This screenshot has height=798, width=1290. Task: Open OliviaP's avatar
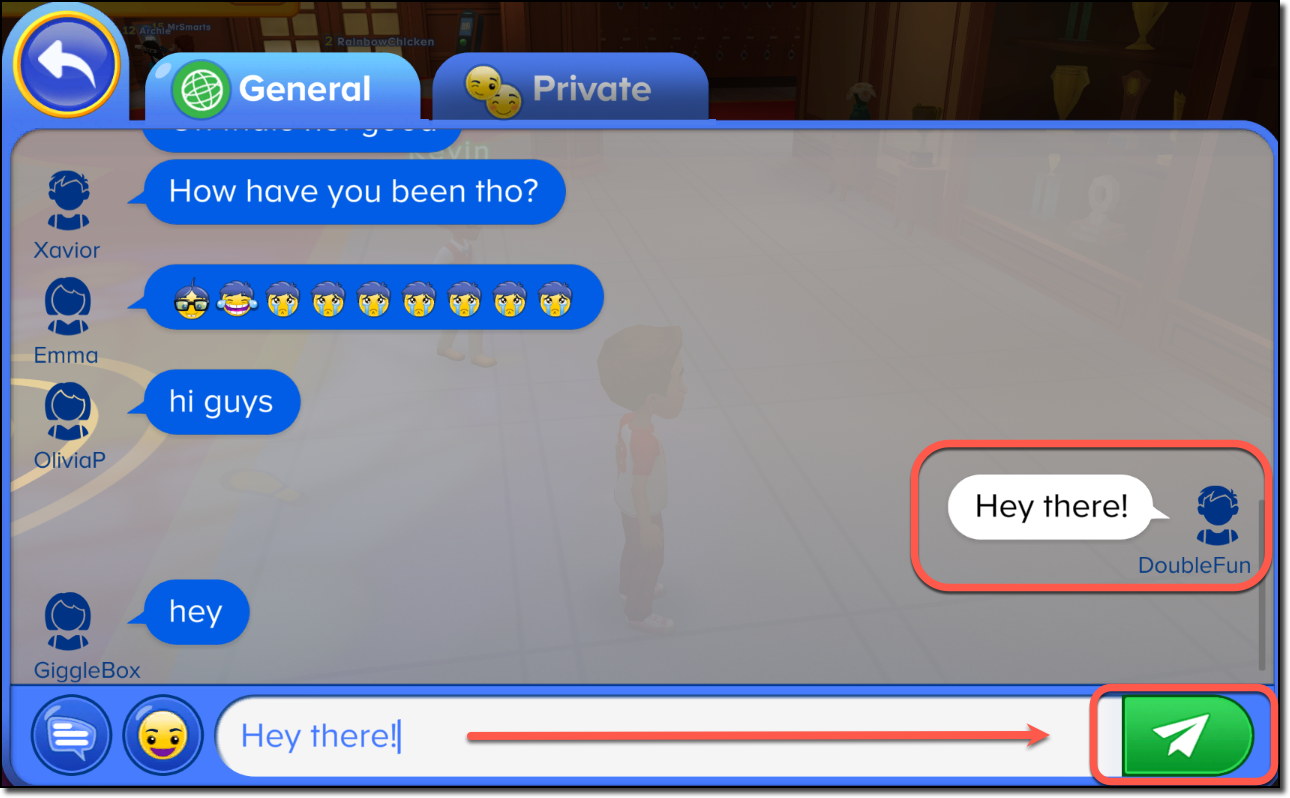[66, 410]
